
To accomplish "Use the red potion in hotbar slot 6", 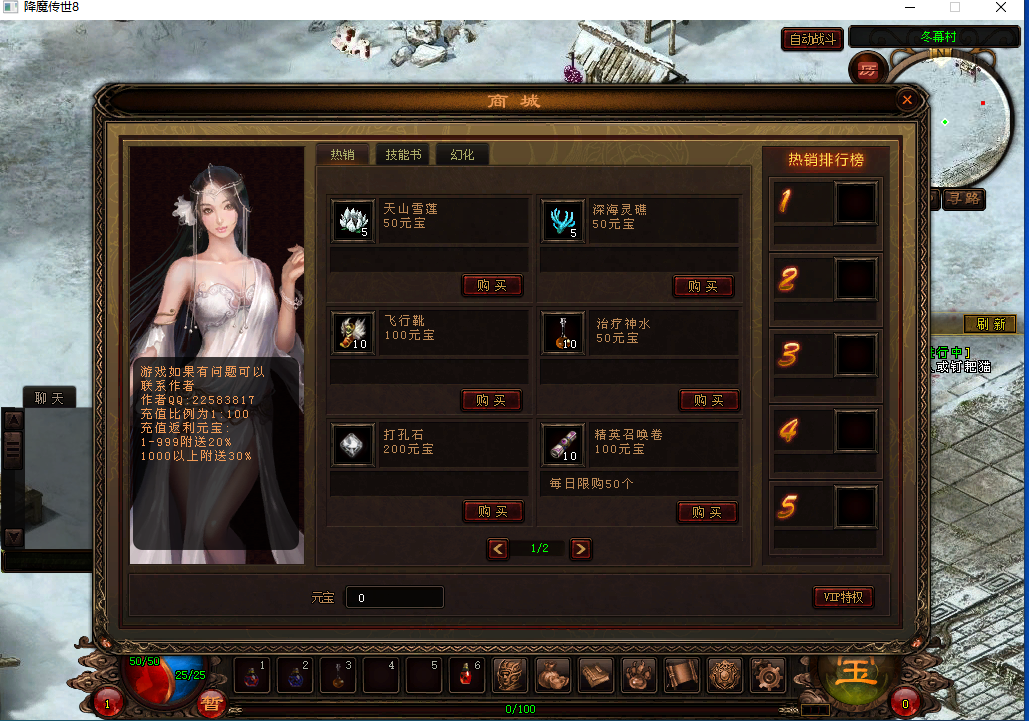I will click(x=466, y=677).
